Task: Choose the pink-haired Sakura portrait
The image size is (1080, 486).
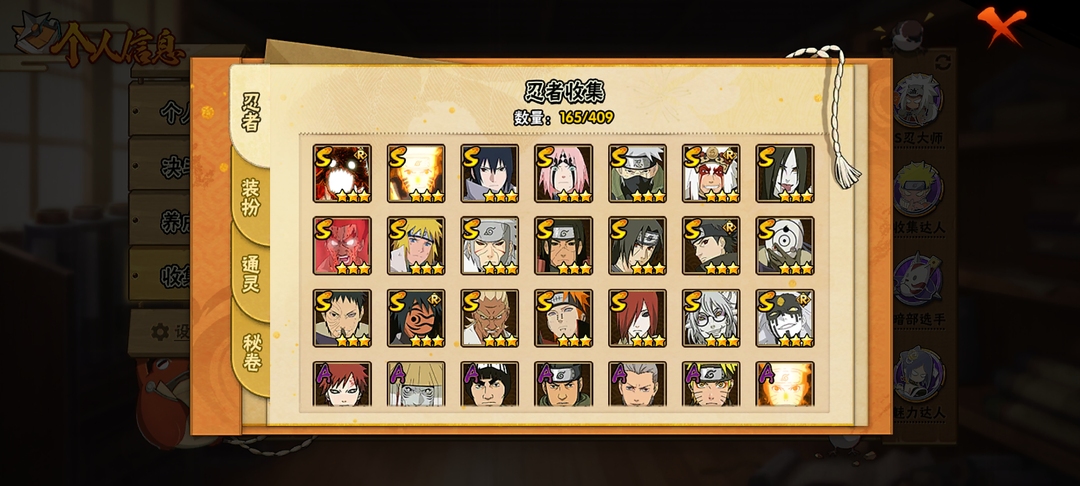Action: tap(563, 173)
